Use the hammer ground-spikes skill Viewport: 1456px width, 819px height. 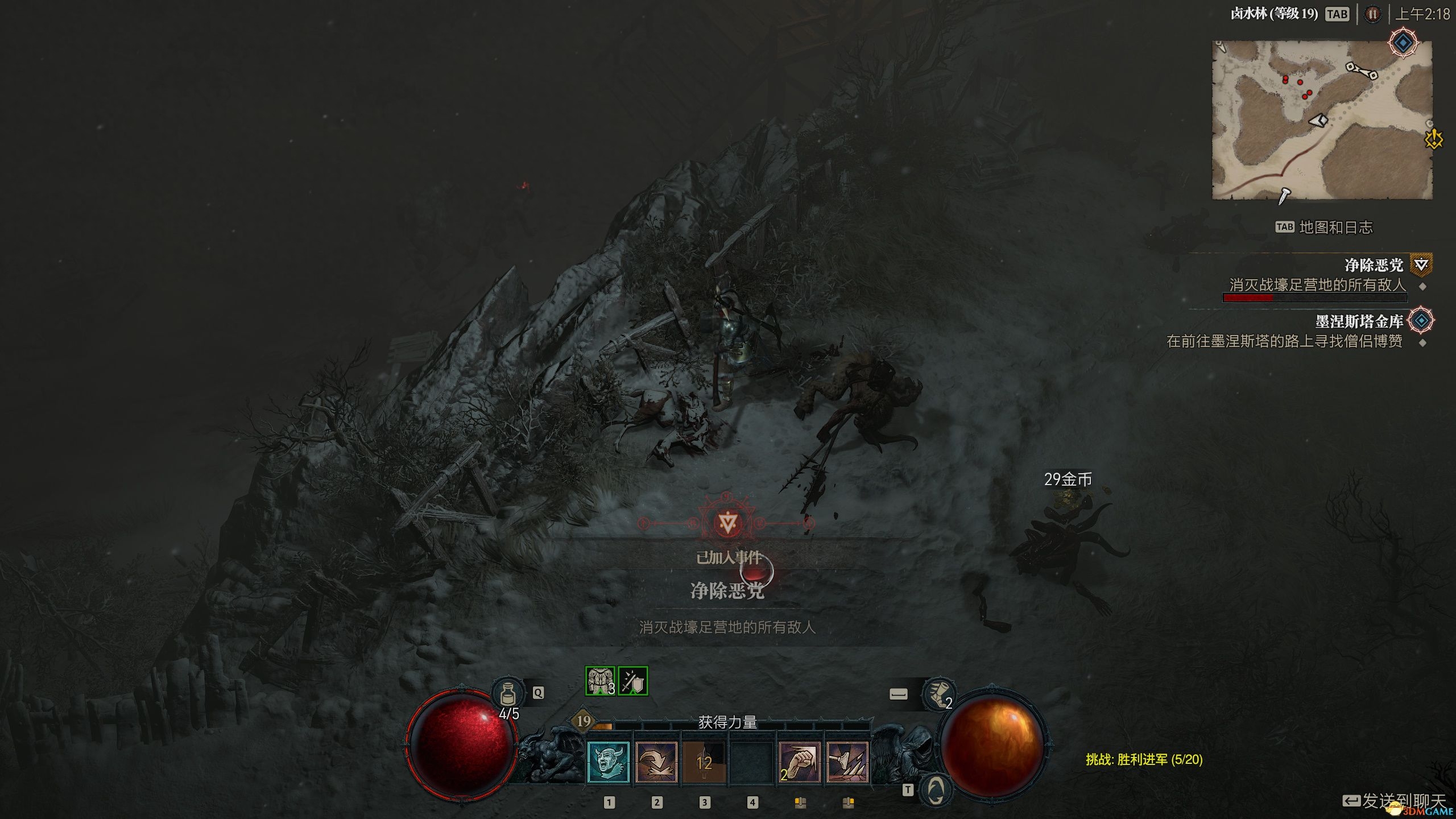click(x=847, y=763)
